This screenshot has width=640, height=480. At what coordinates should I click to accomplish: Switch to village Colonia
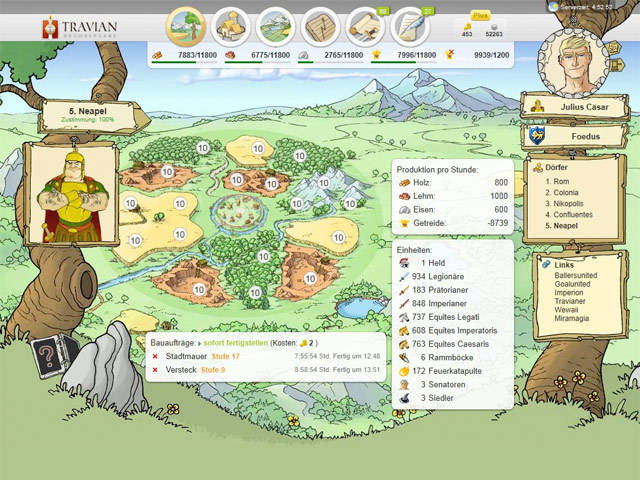(568, 192)
